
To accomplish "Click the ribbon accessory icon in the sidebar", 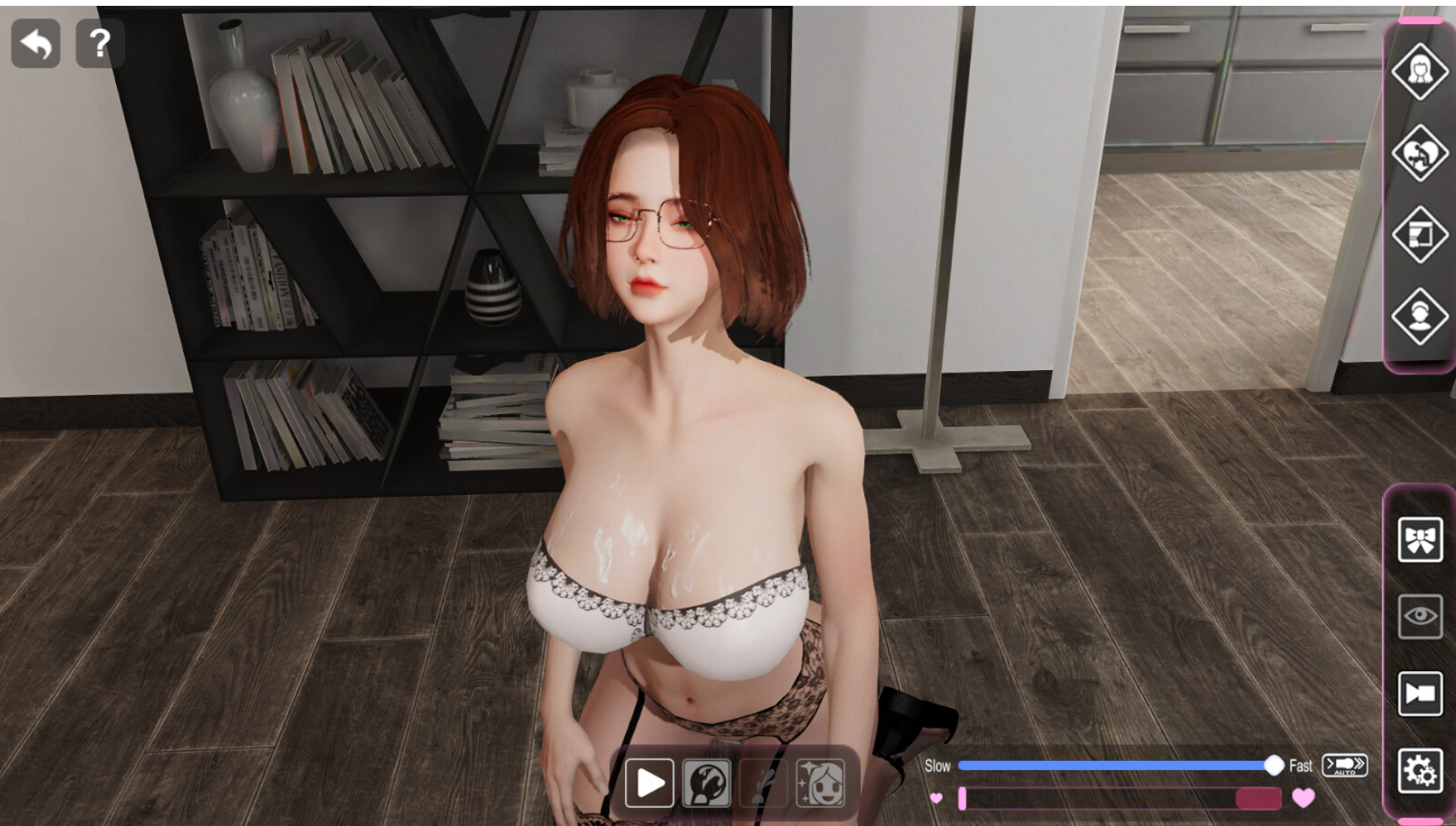I will click(1421, 540).
